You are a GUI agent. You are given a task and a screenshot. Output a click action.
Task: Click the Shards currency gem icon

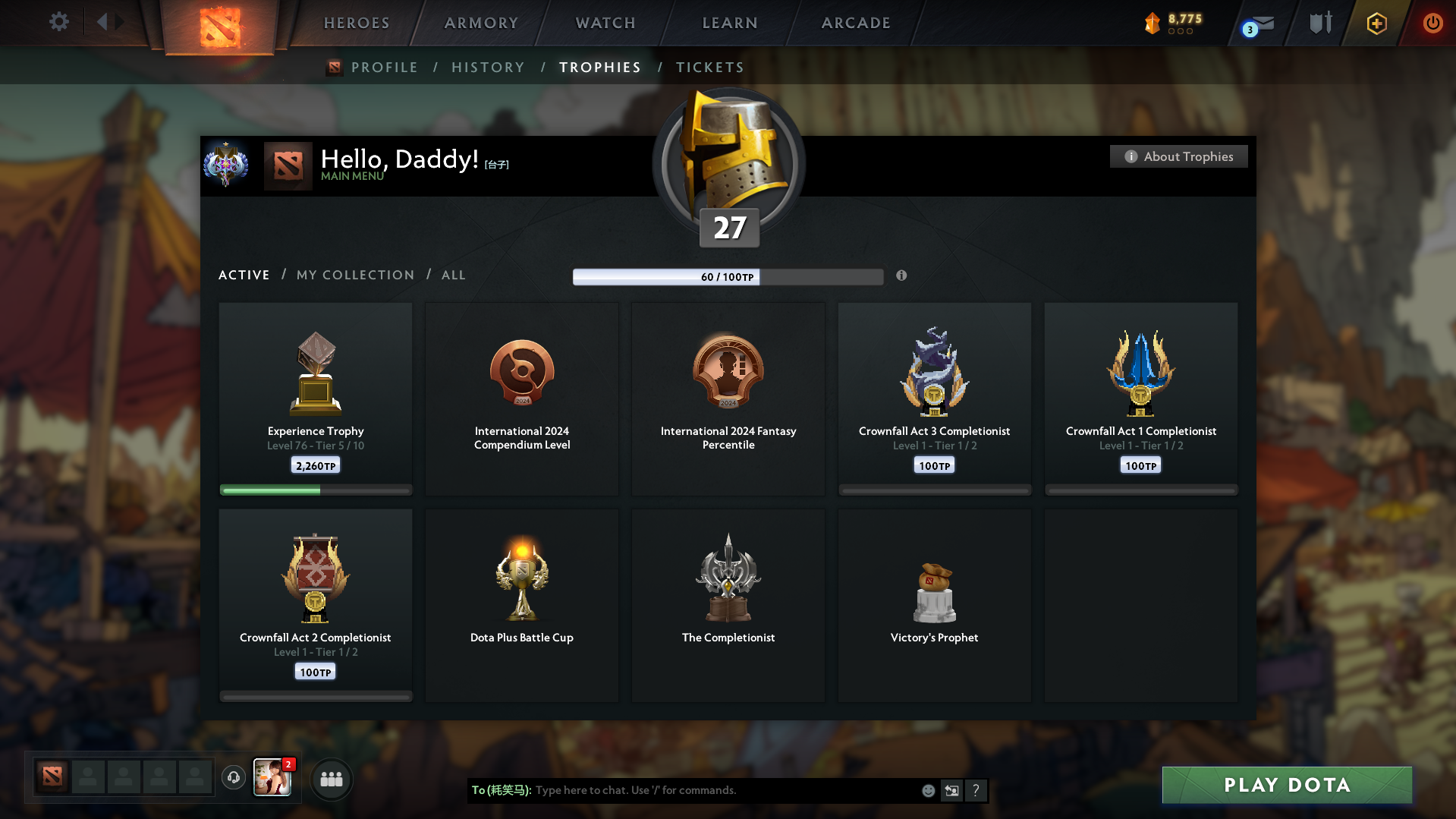(1153, 24)
